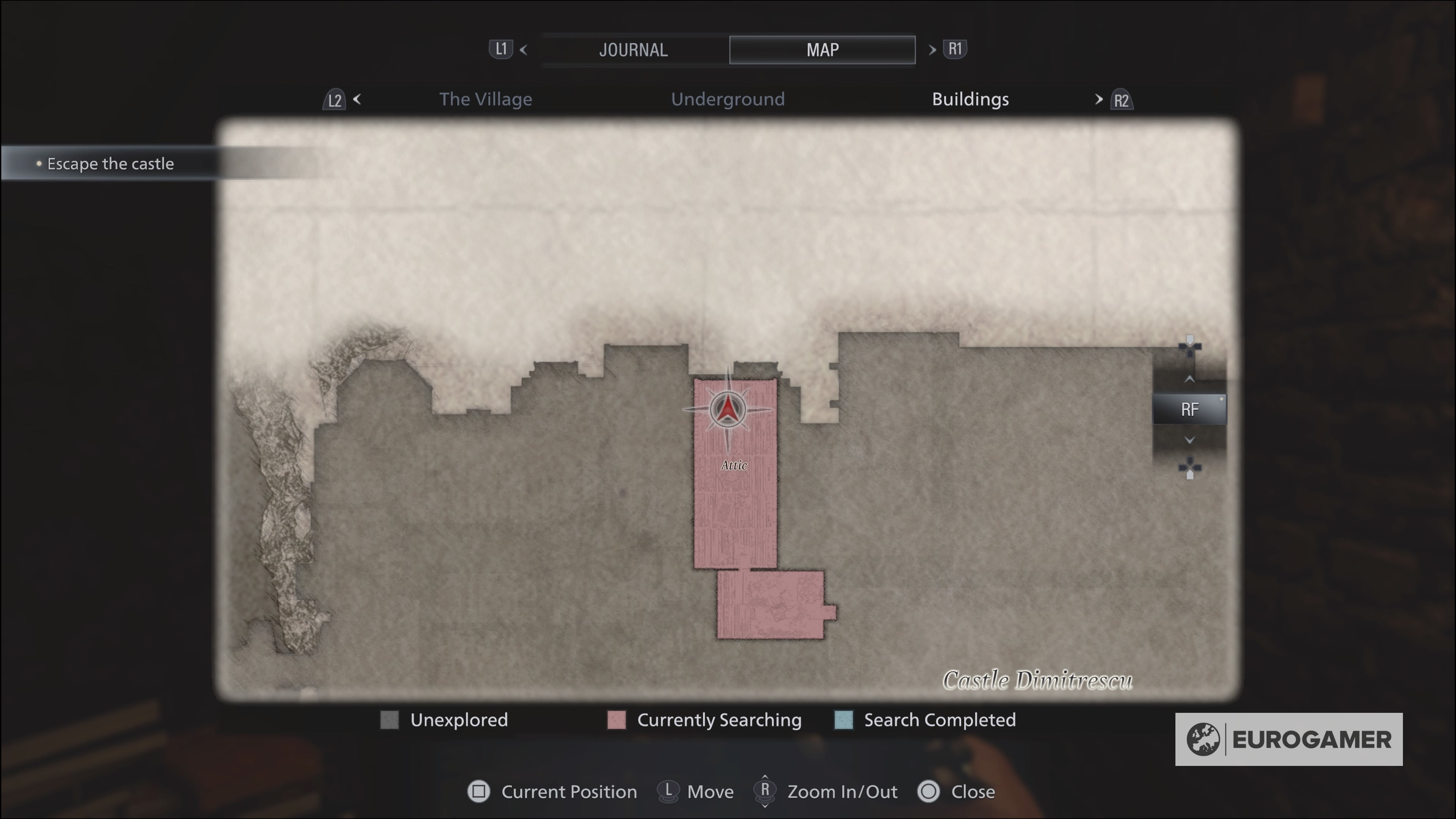Open The Village map section

click(x=486, y=99)
